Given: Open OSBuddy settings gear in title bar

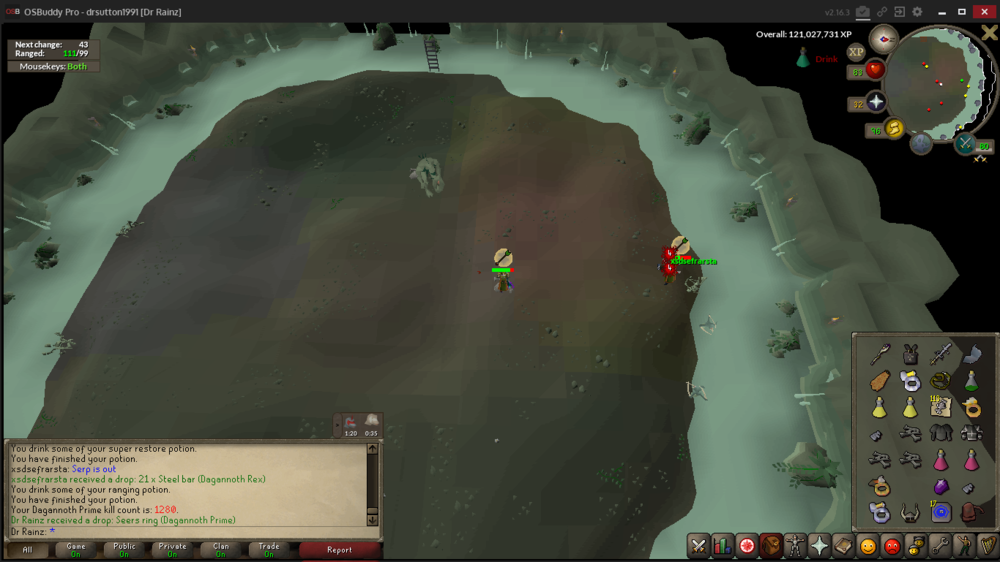Looking at the screenshot, I should point(917,12).
